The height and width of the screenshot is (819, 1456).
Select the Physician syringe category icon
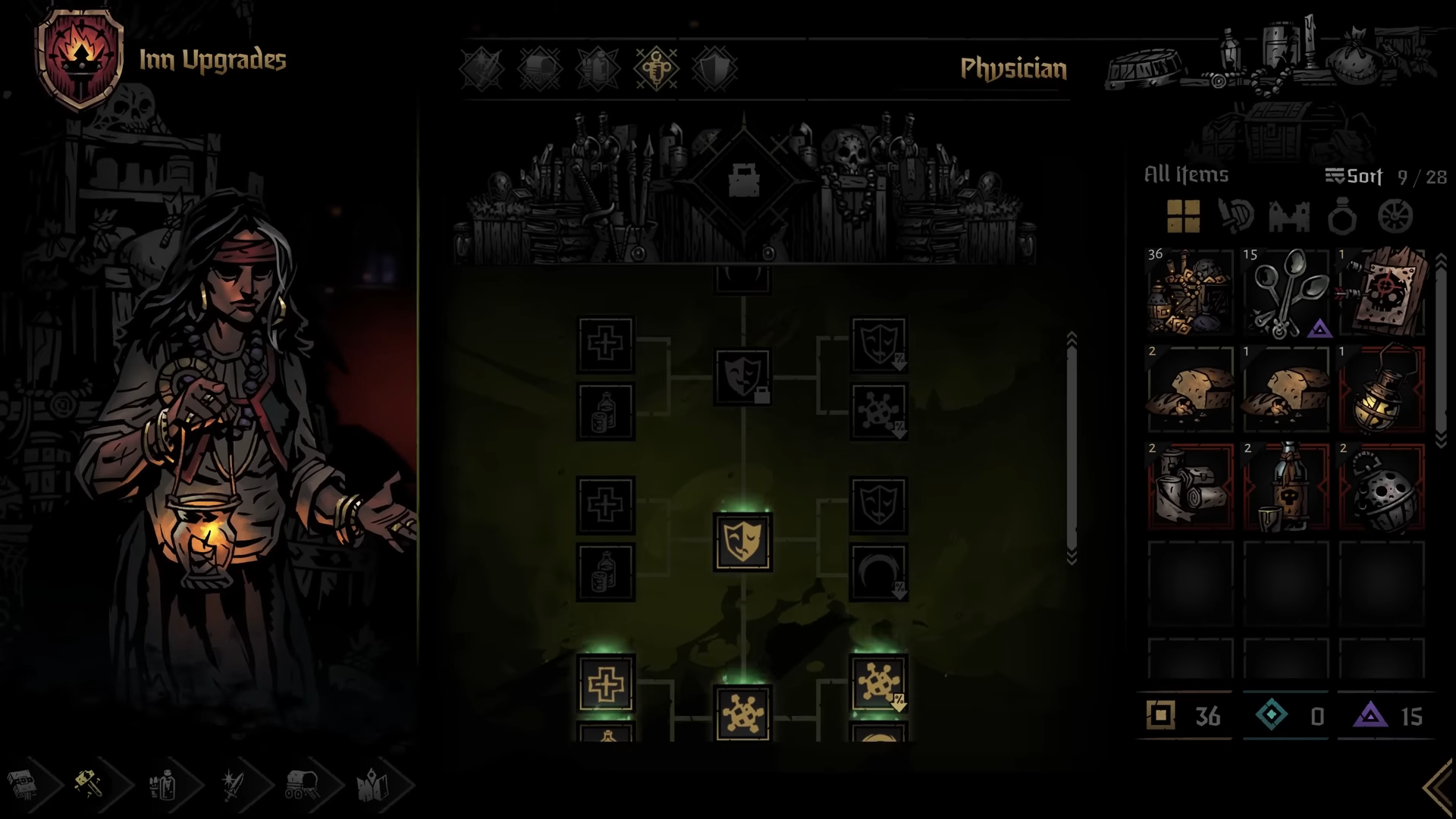(x=657, y=68)
